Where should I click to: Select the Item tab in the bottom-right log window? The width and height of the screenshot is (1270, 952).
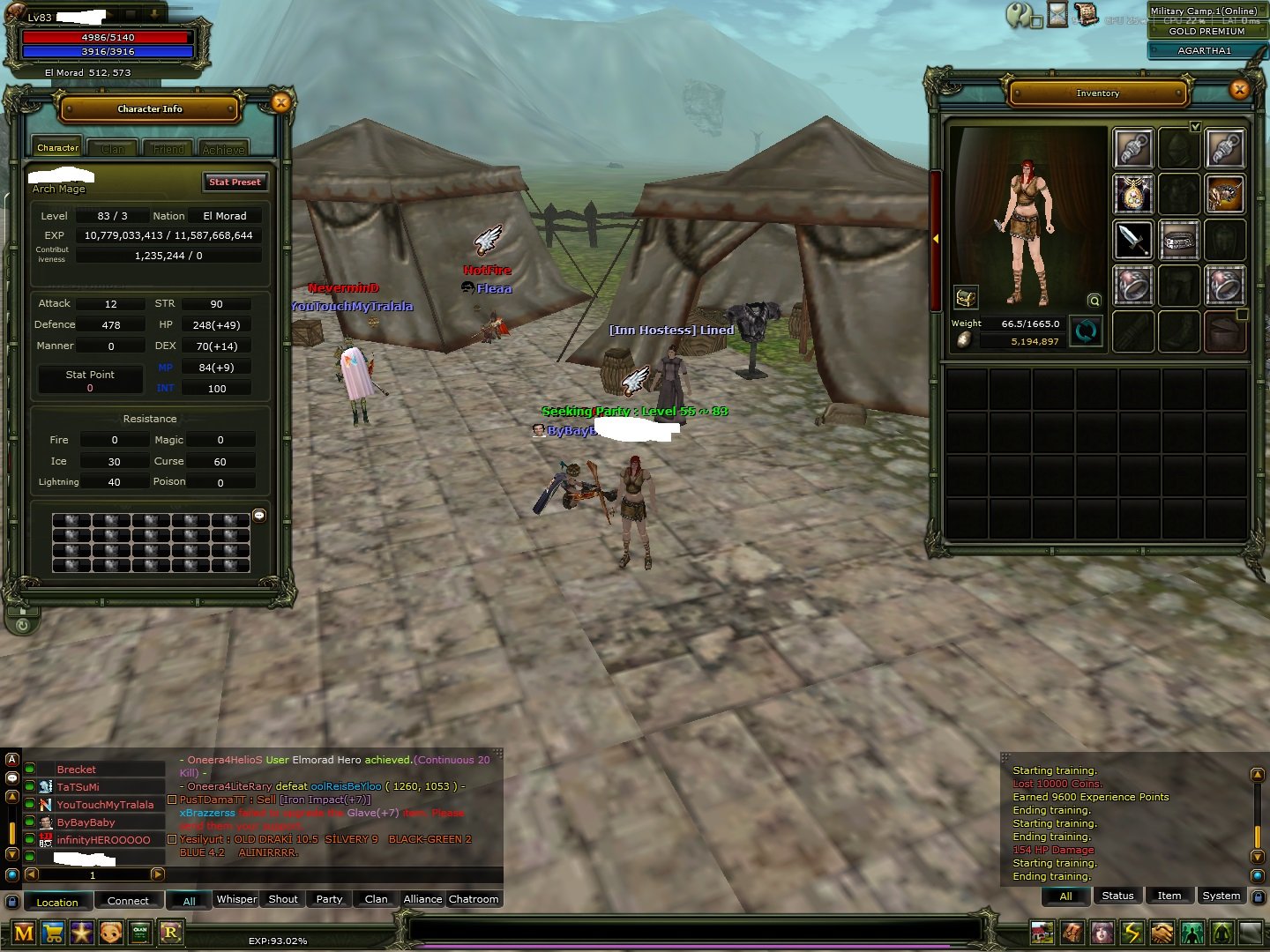(x=1169, y=896)
